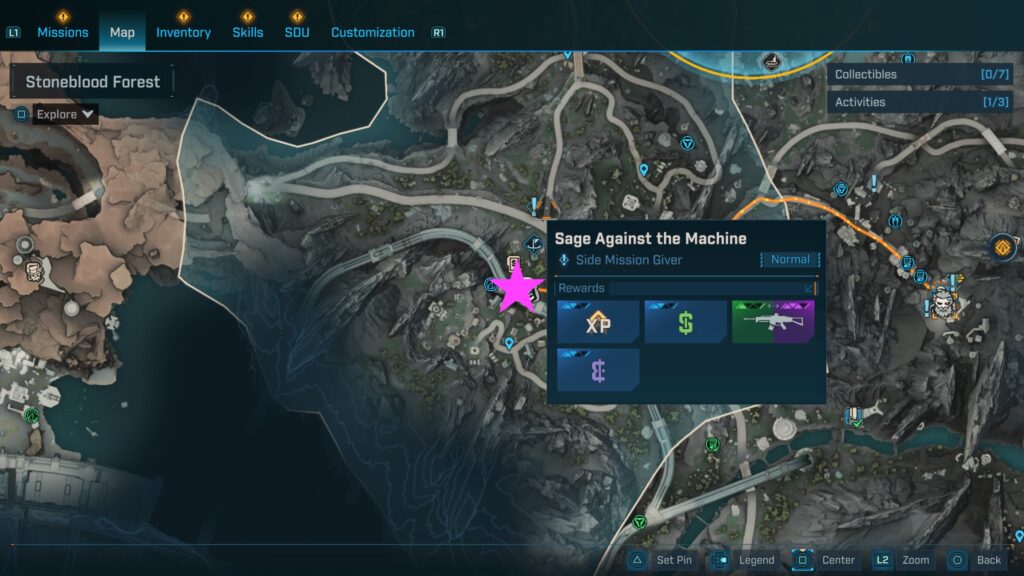Viewport: 1024px width, 576px height.
Task: Select the green cash reward tile
Action: coord(685,322)
